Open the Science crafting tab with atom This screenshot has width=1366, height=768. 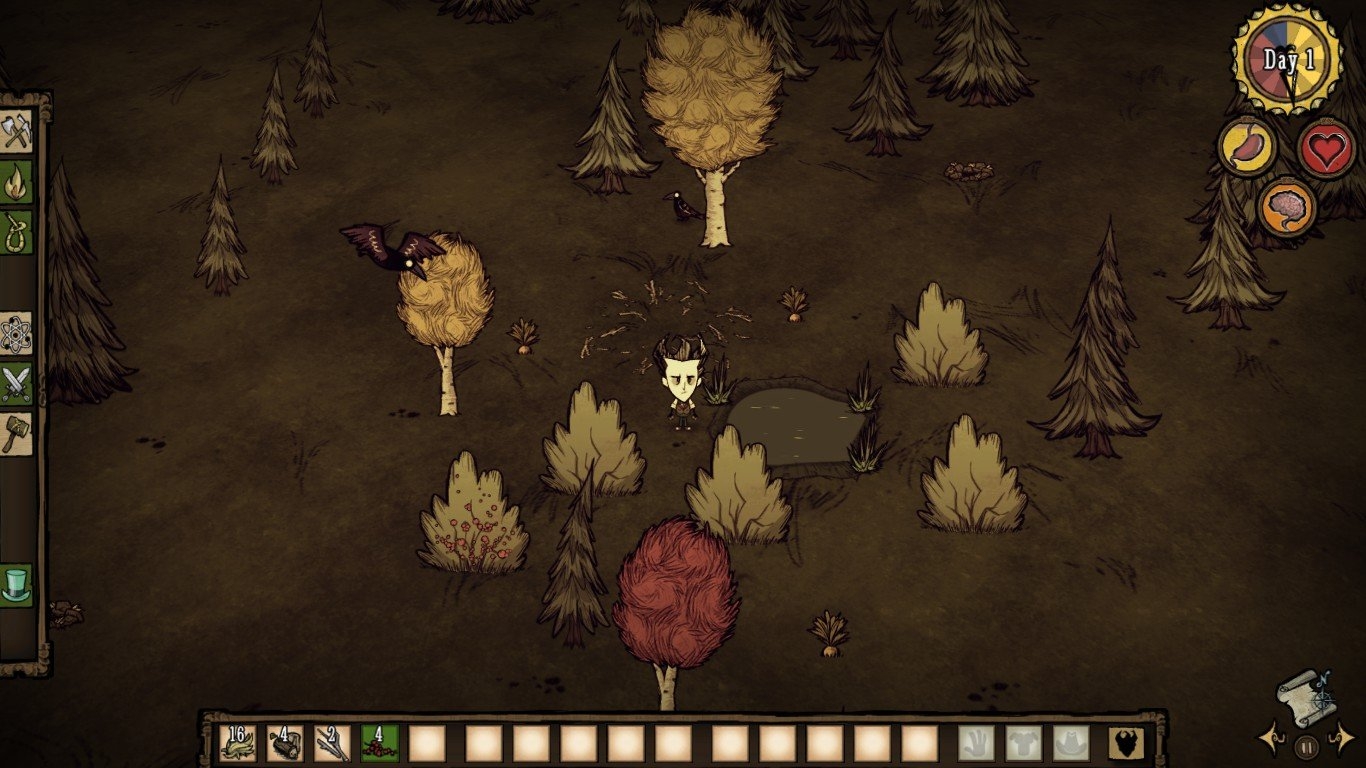pyautogui.click(x=17, y=333)
